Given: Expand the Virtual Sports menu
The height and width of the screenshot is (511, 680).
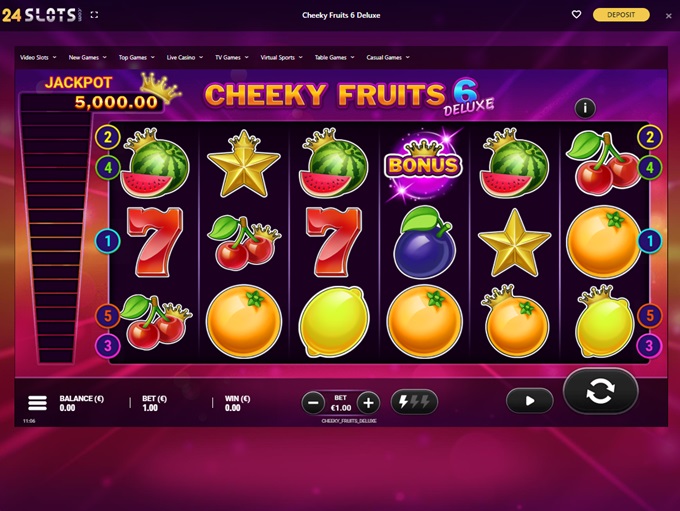Looking at the screenshot, I should pyautogui.click(x=283, y=58).
